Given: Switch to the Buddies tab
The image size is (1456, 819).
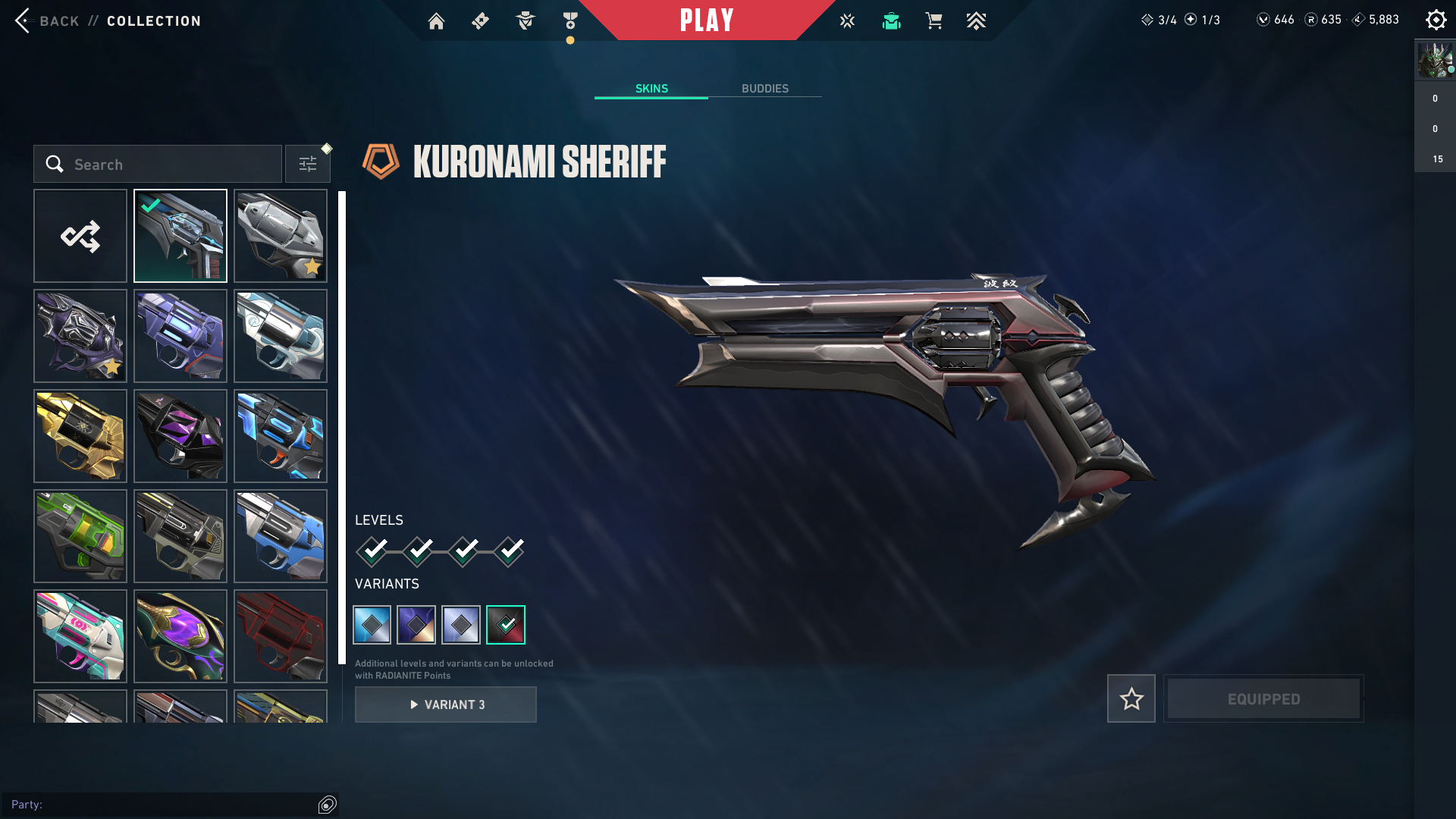Looking at the screenshot, I should (x=764, y=89).
